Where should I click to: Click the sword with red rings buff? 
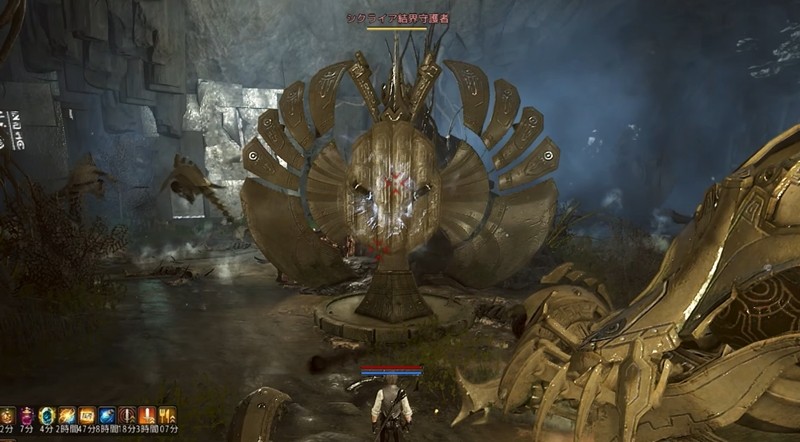click(x=127, y=414)
